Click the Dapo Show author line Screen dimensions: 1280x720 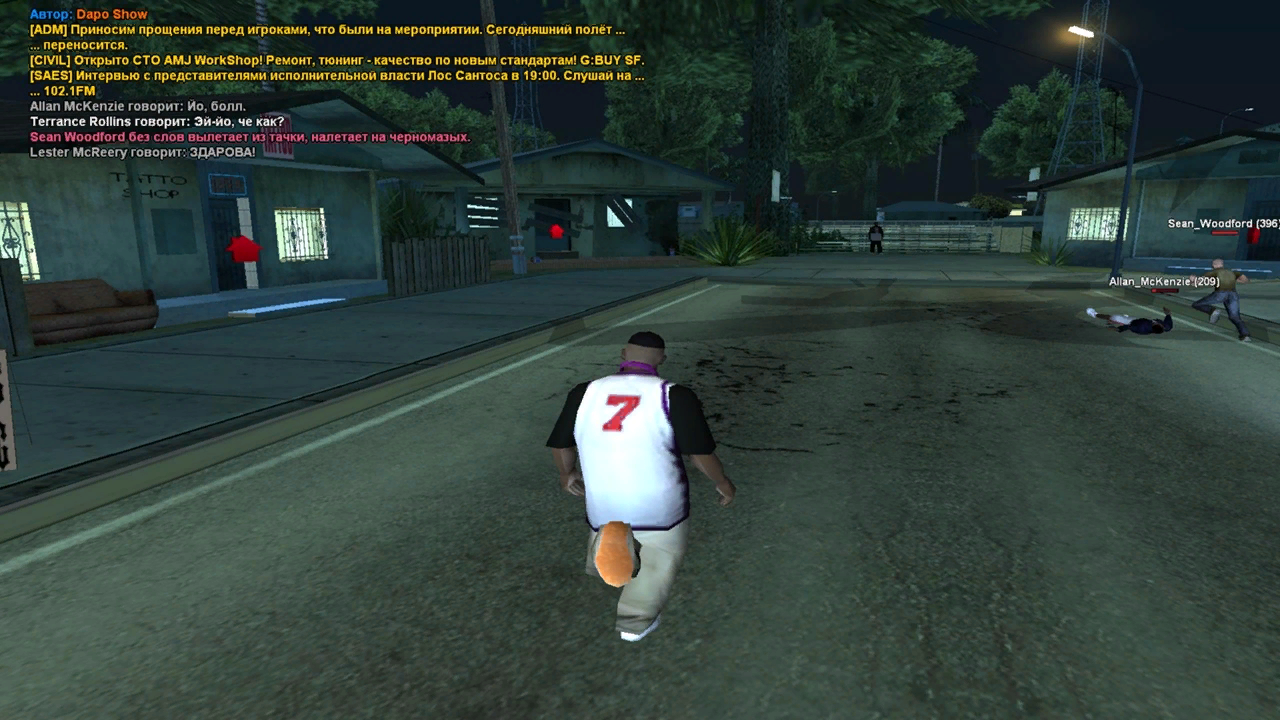tap(89, 15)
